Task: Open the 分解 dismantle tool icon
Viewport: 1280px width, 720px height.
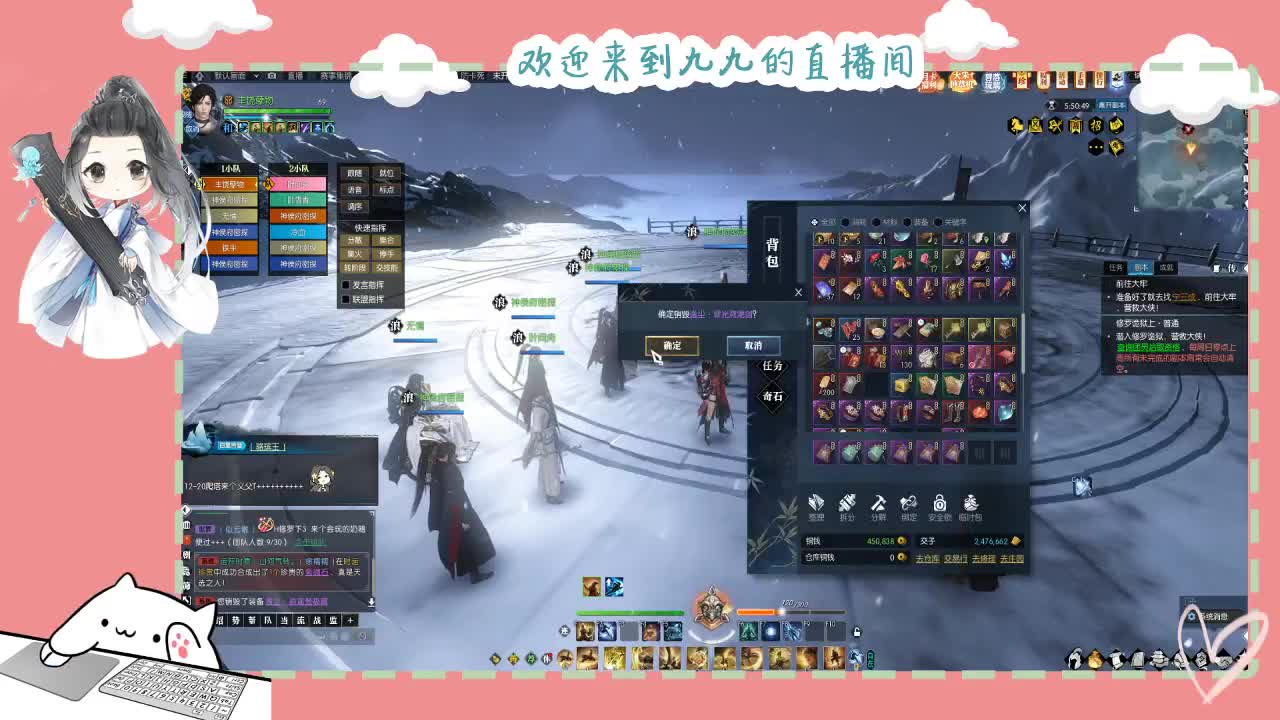Action: pyautogui.click(x=877, y=503)
